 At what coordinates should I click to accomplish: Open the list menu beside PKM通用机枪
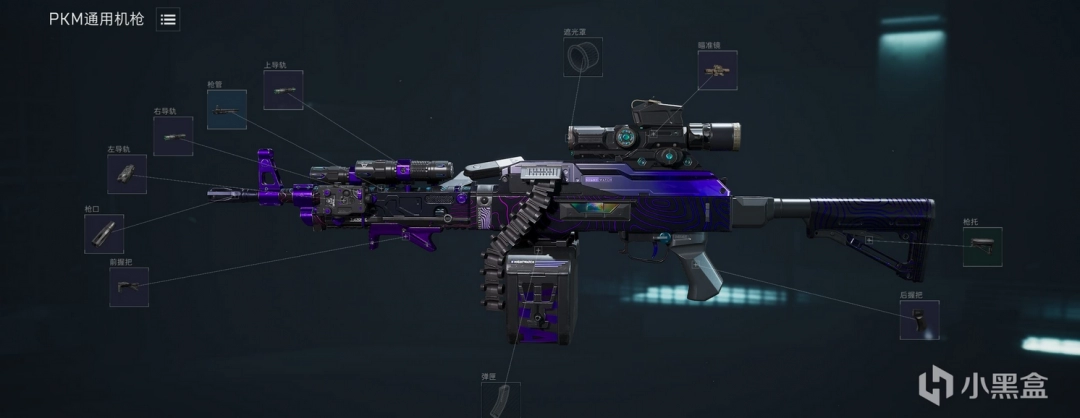click(x=168, y=19)
